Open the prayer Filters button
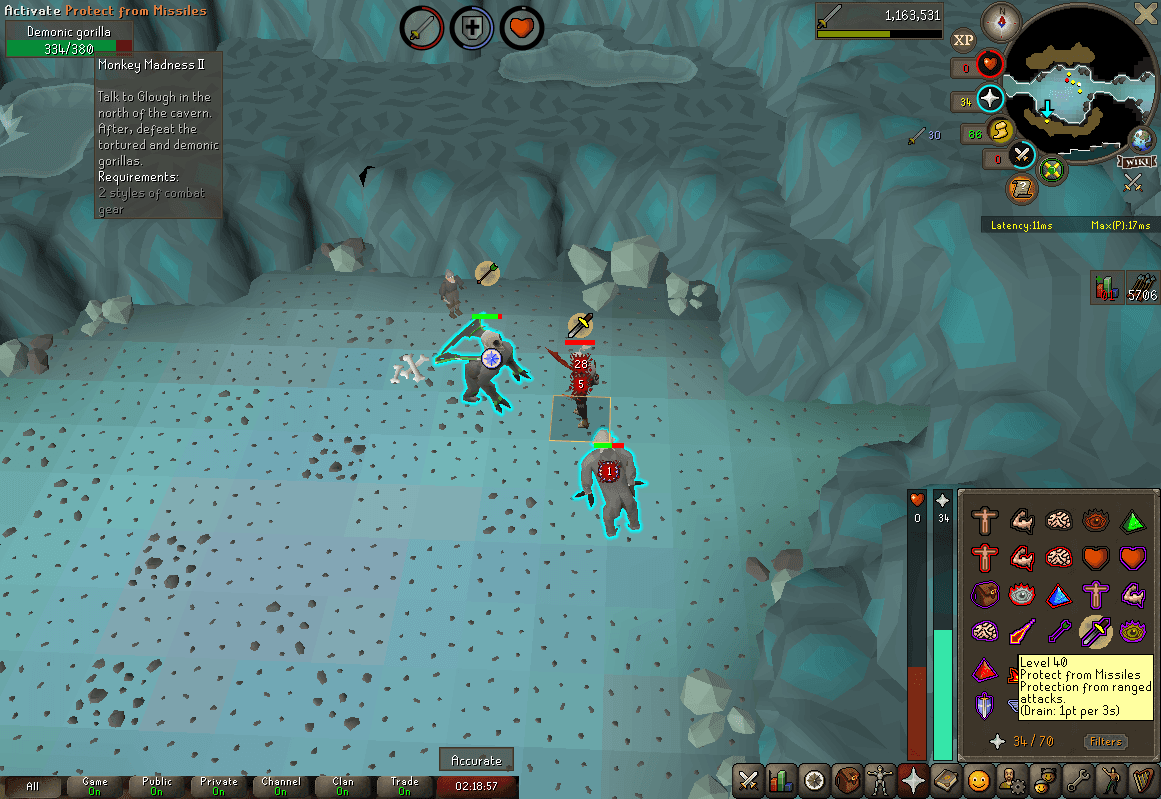The width and height of the screenshot is (1161, 799). (1106, 742)
